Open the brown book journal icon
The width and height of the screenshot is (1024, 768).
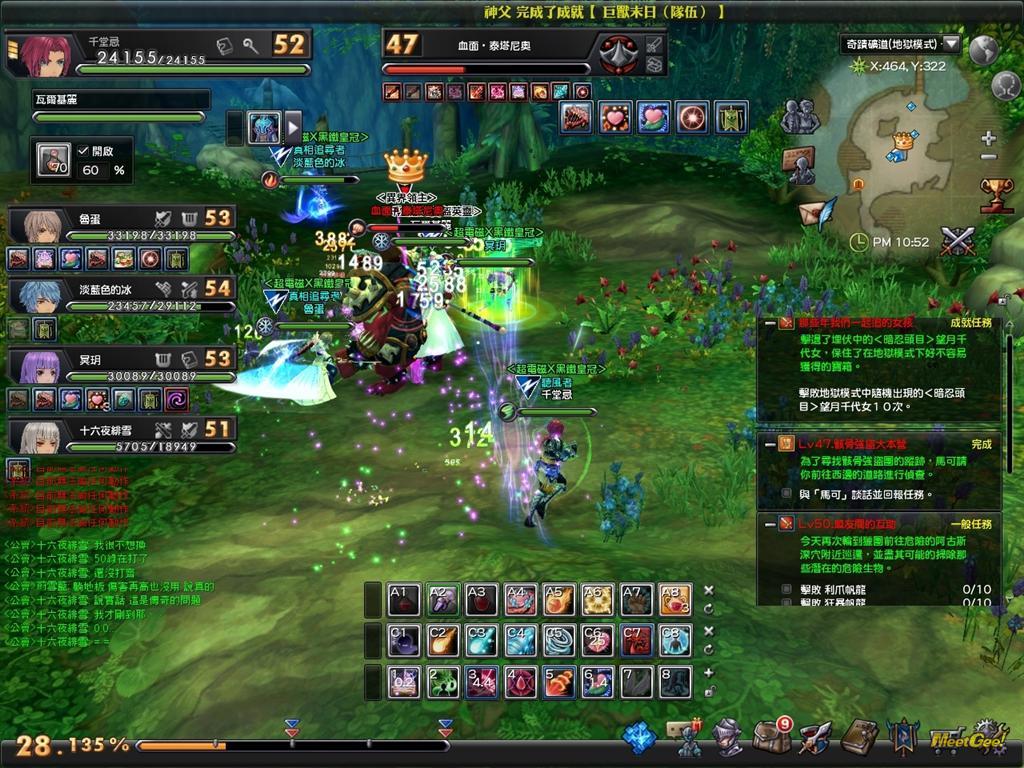(859, 737)
